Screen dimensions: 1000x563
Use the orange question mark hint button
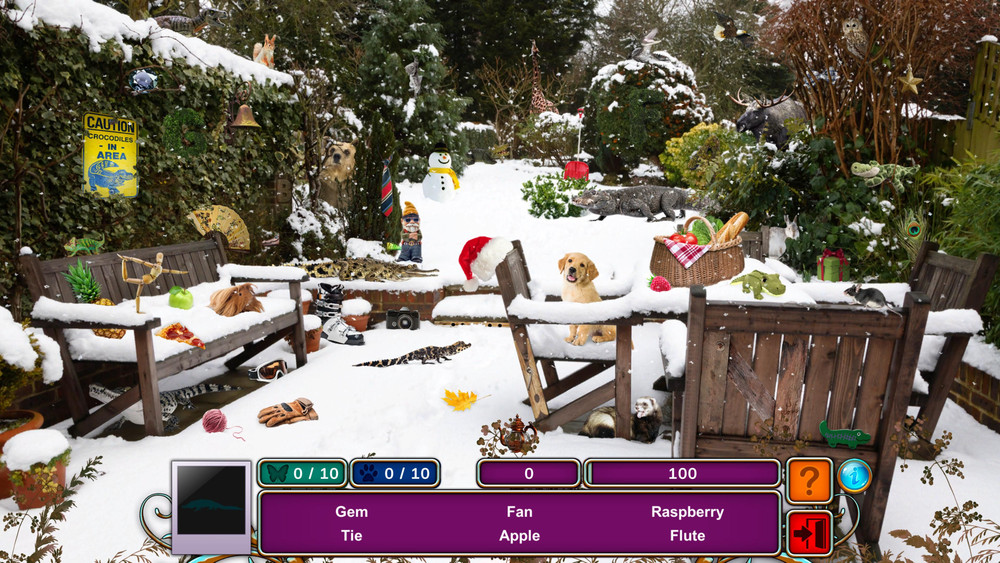click(x=809, y=481)
